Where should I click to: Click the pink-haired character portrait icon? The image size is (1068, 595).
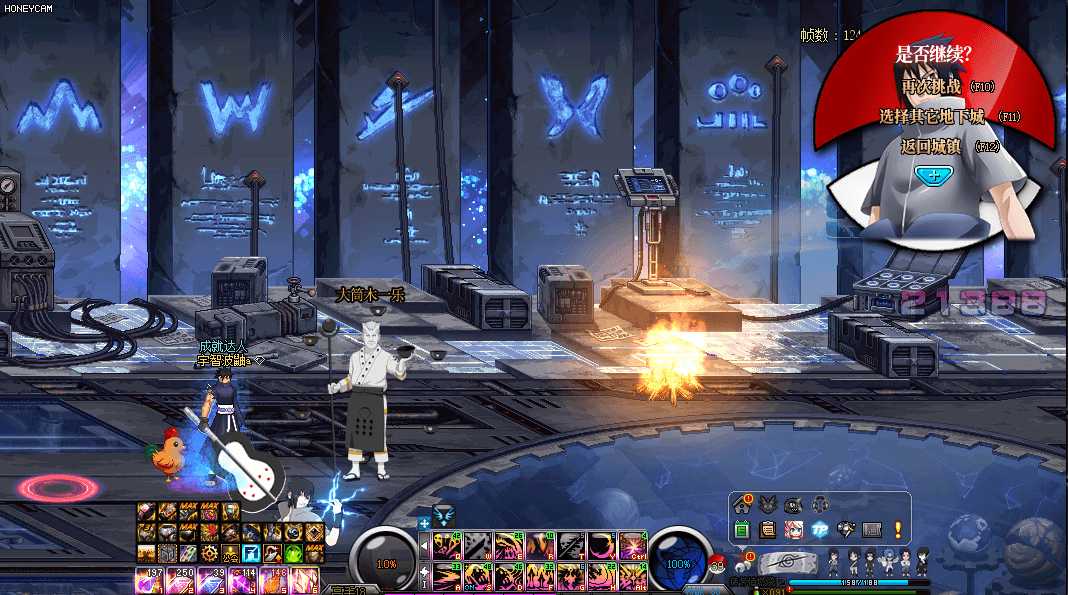[x=794, y=529]
